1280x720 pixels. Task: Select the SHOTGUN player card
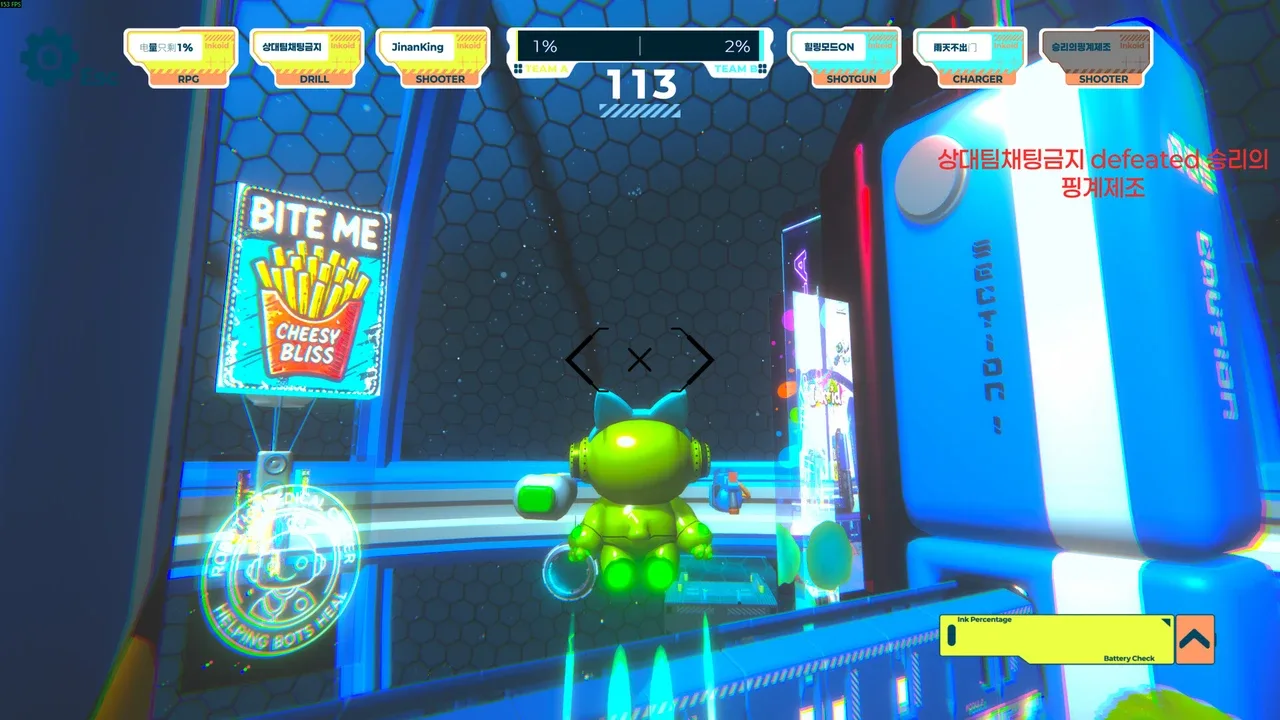844,58
